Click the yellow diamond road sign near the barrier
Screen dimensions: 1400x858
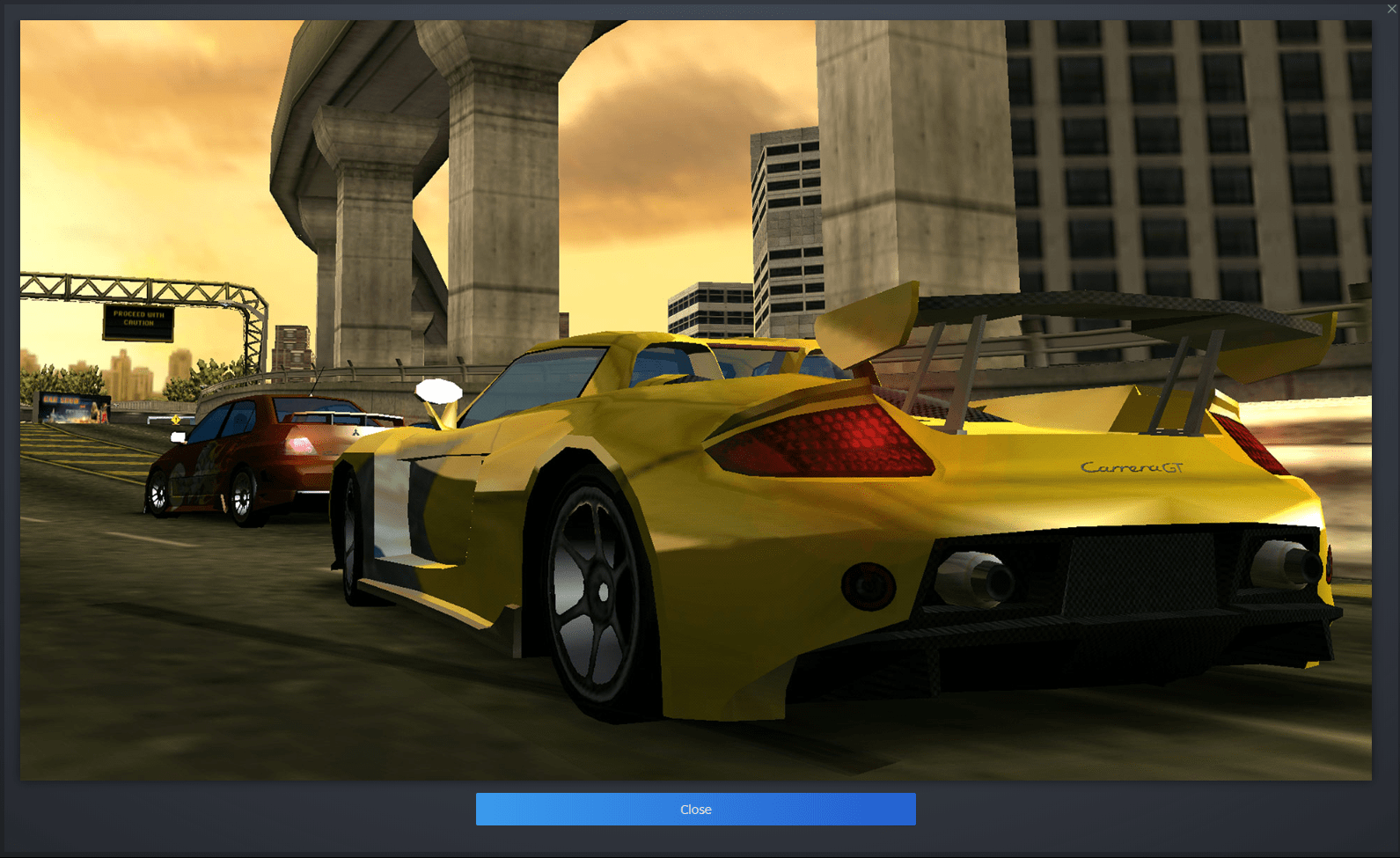[178, 420]
